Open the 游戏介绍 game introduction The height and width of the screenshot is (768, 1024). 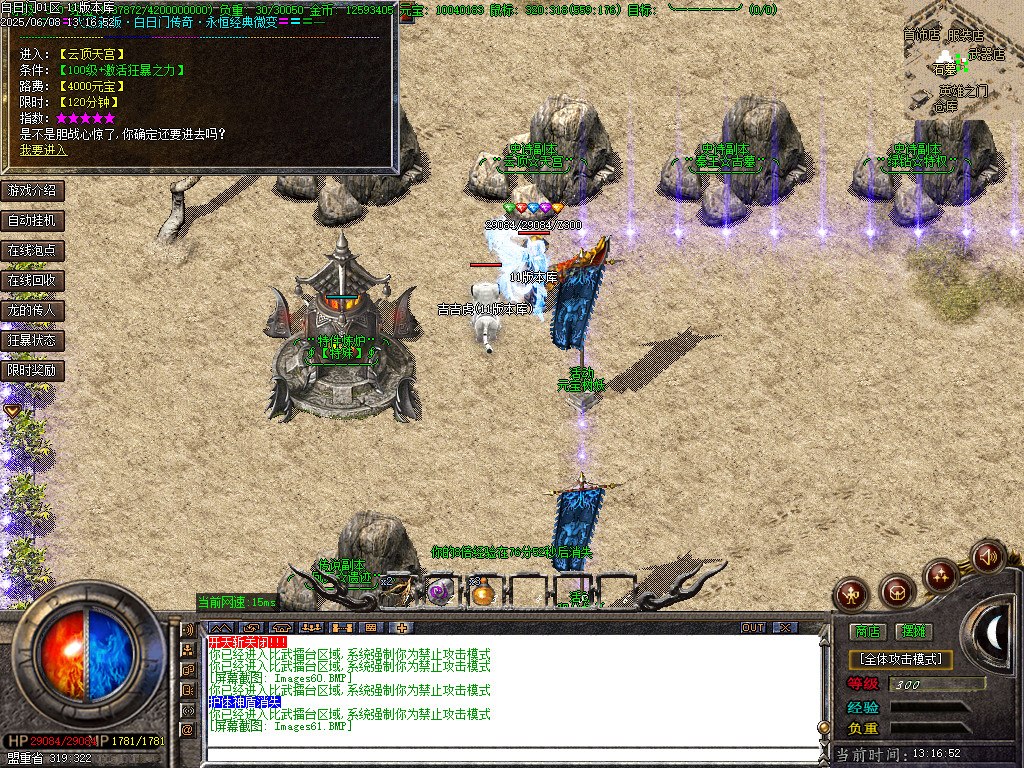[x=32, y=190]
